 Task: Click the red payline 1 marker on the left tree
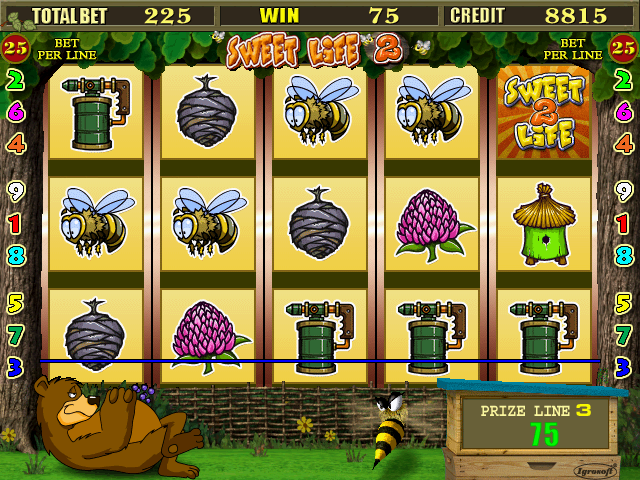[15, 222]
